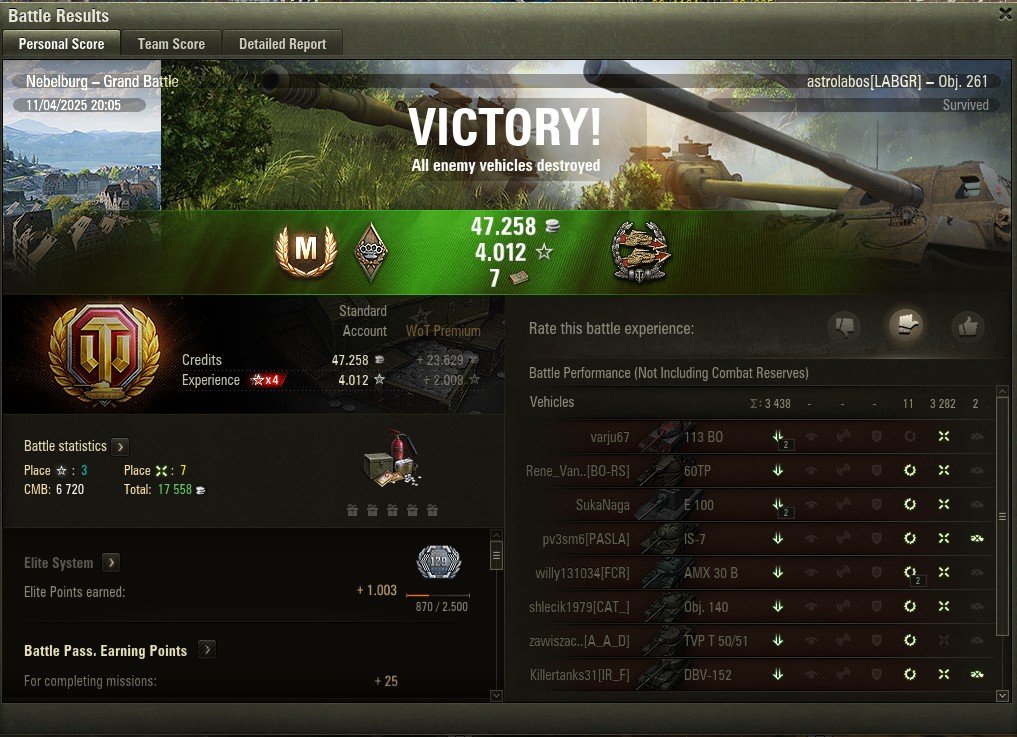The image size is (1017, 737).
Task: Choose the neutral rating button
Action: (x=906, y=324)
